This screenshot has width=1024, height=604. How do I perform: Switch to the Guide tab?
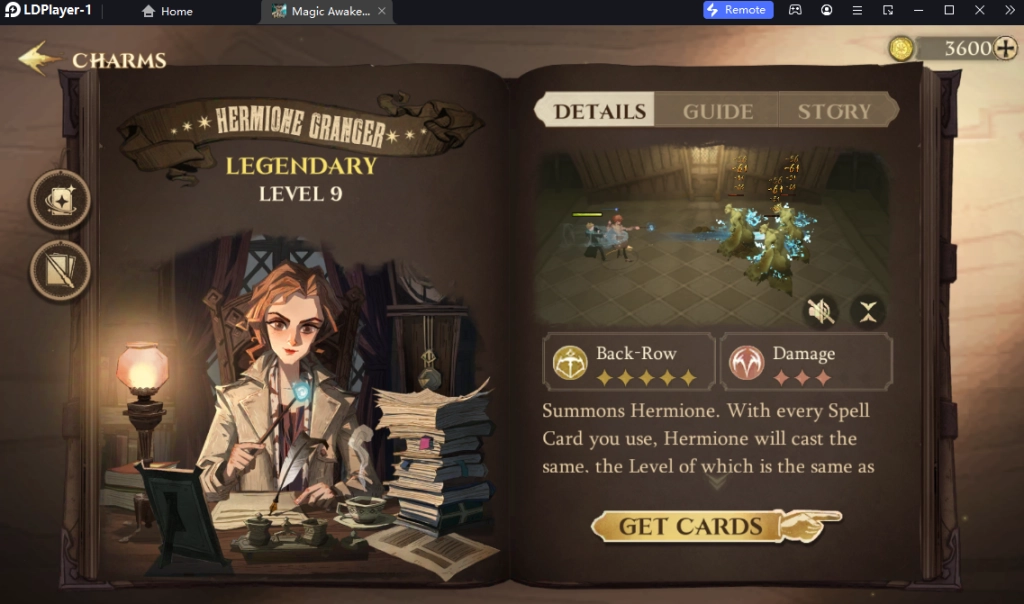point(717,111)
